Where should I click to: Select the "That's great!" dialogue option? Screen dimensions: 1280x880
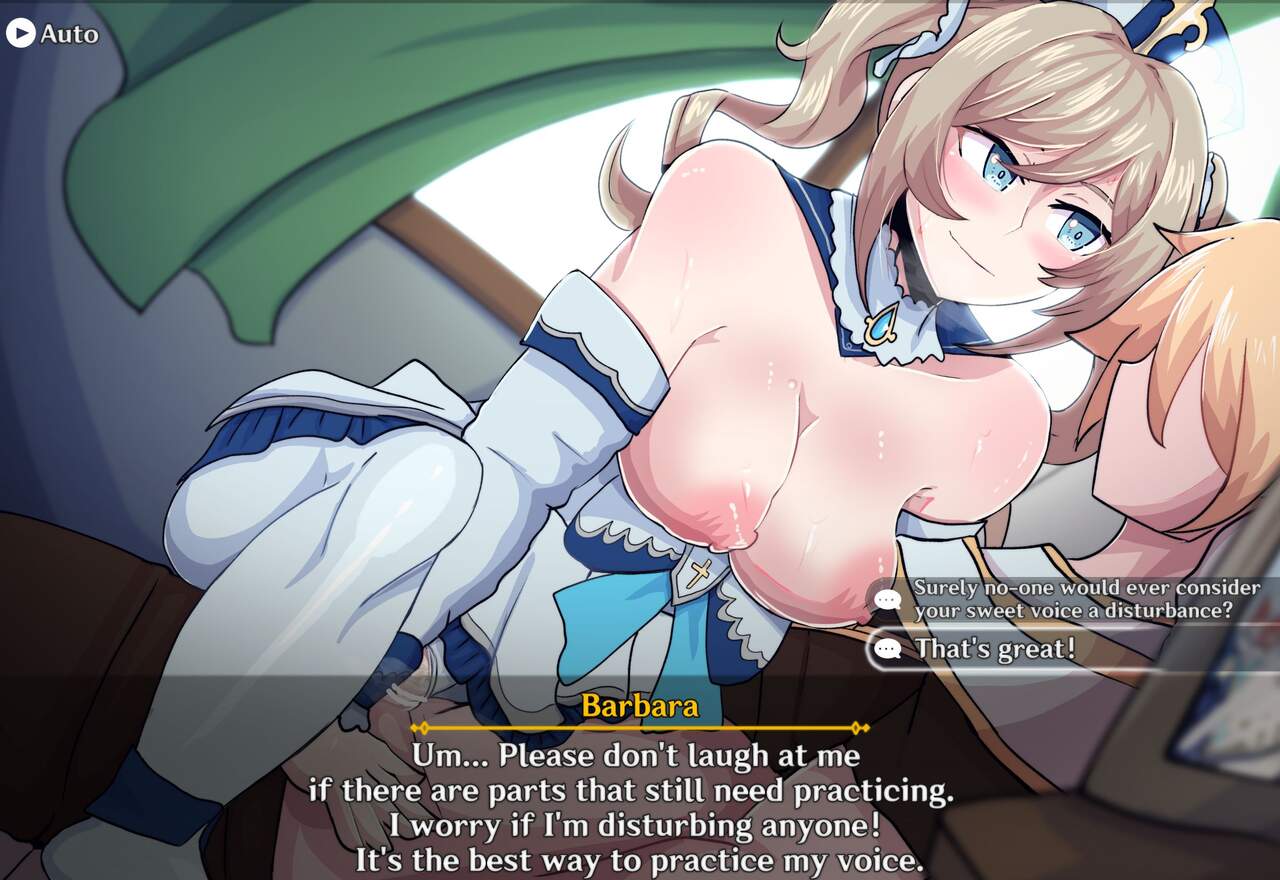point(994,649)
